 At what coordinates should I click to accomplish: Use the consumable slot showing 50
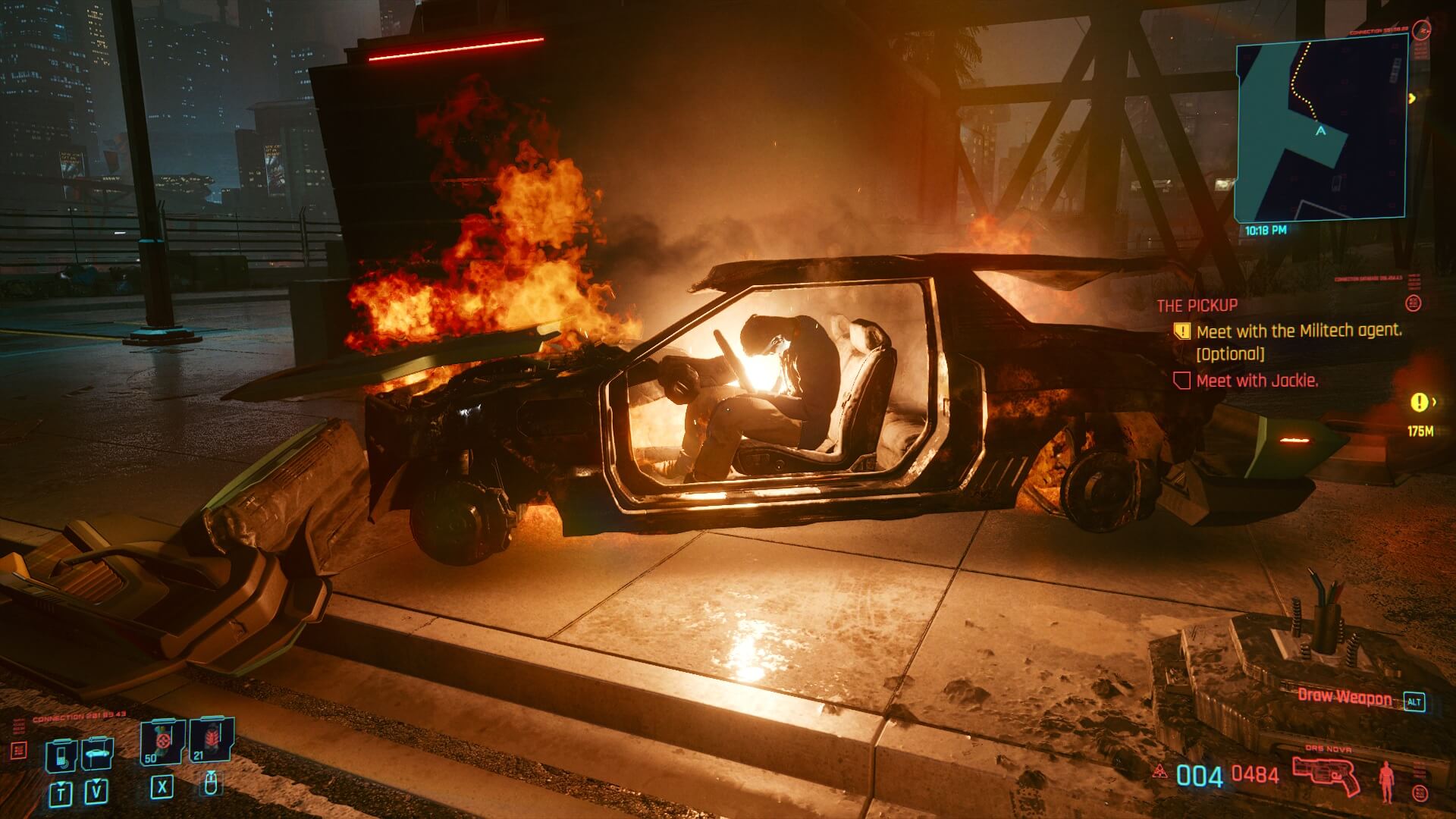point(160,741)
